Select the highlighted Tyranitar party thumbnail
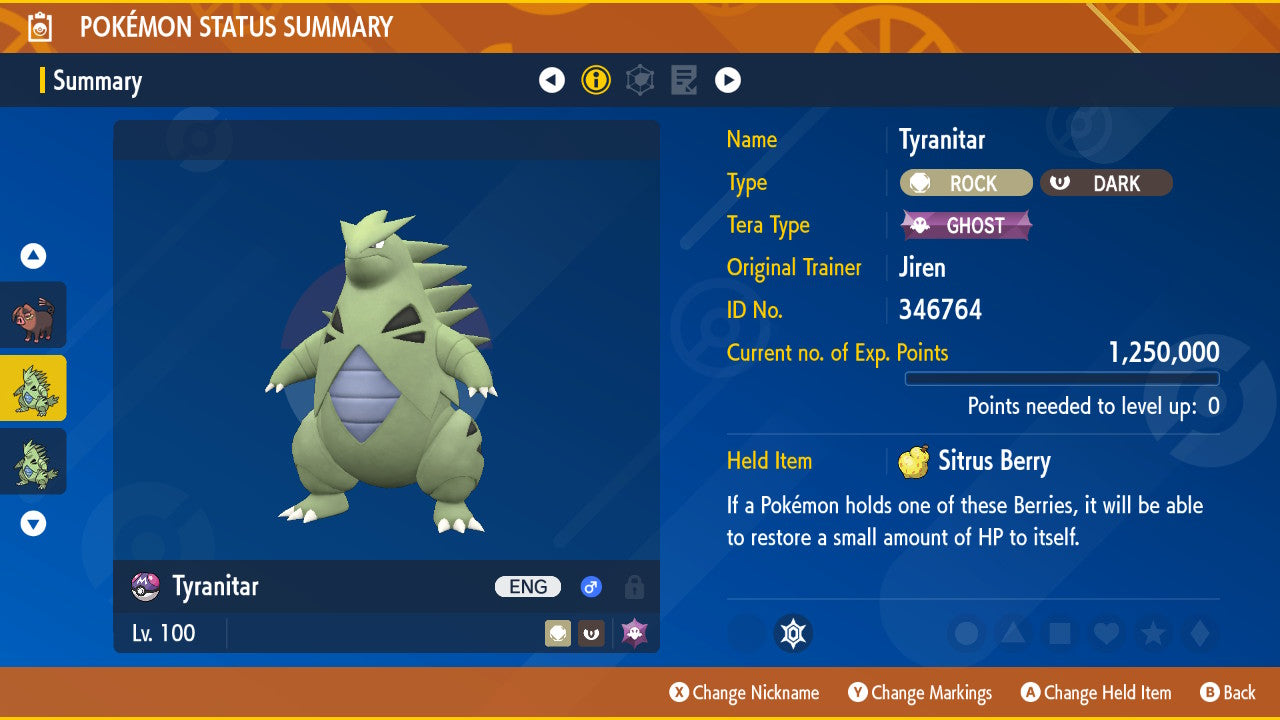The width and height of the screenshot is (1280, 720). [x=33, y=388]
